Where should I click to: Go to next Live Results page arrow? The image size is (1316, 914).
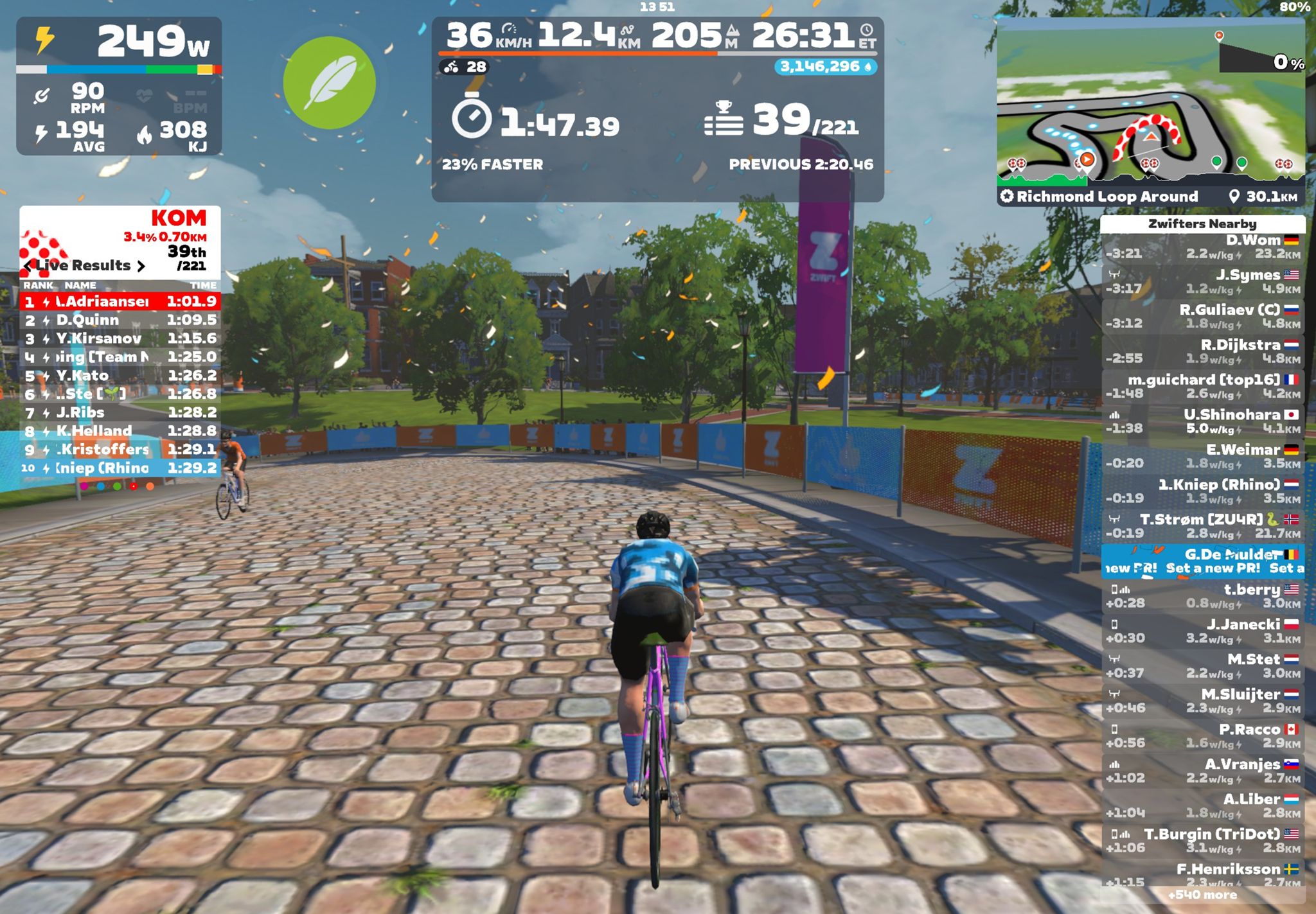pos(141,266)
